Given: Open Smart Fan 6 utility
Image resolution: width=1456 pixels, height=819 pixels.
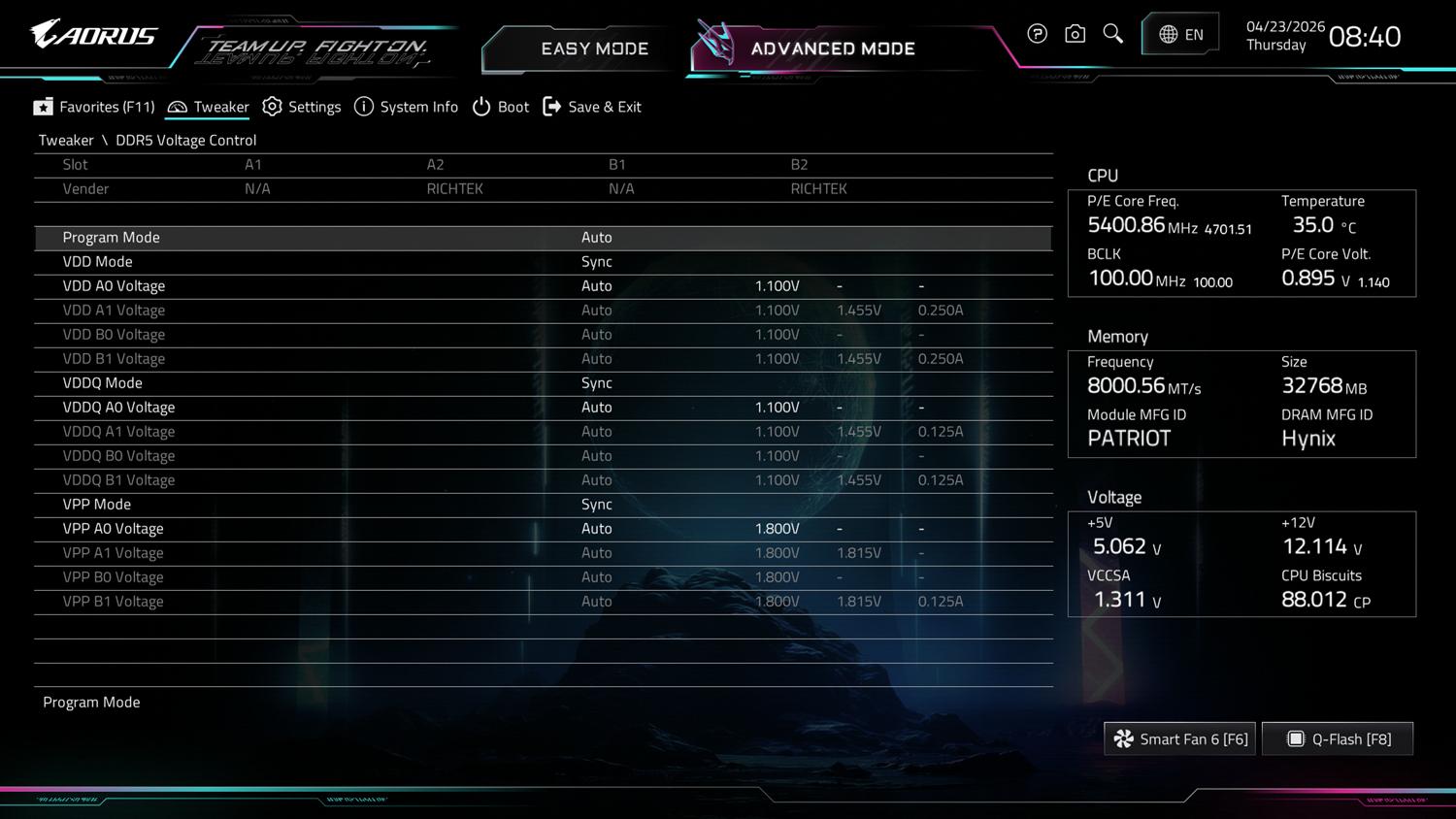Looking at the screenshot, I should [1180, 739].
